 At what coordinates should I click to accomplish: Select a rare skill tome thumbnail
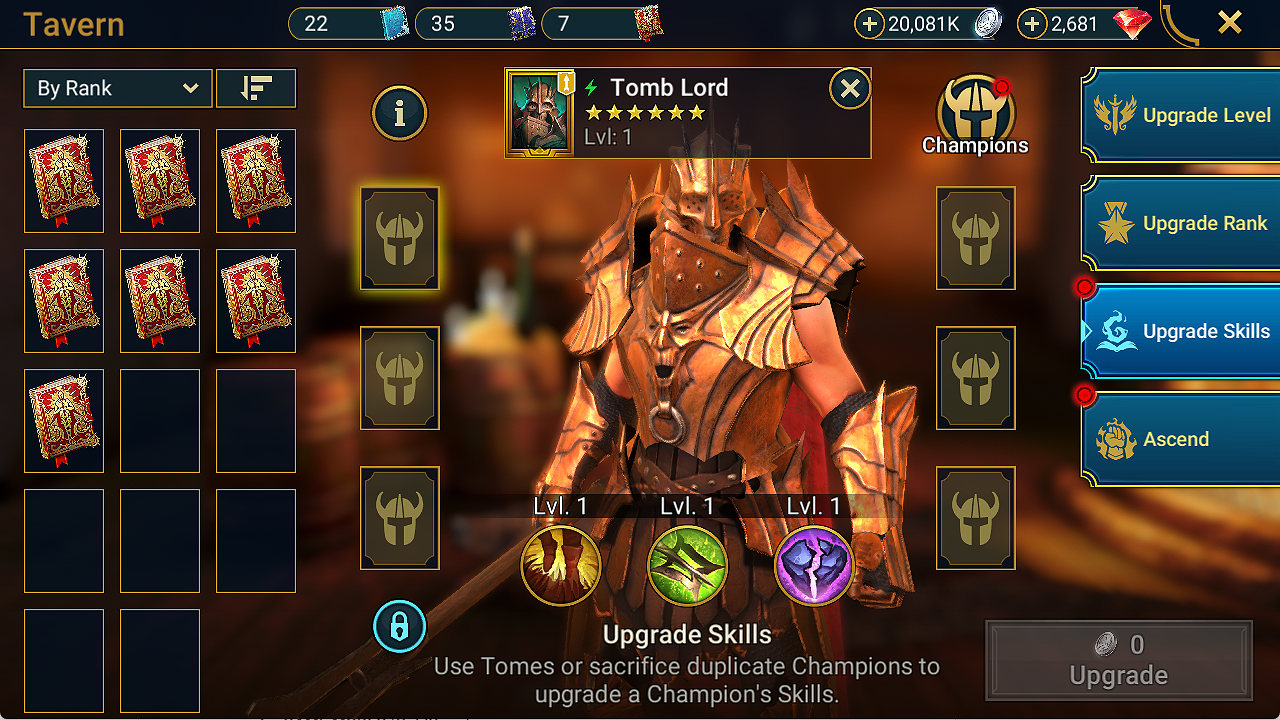(x=64, y=181)
